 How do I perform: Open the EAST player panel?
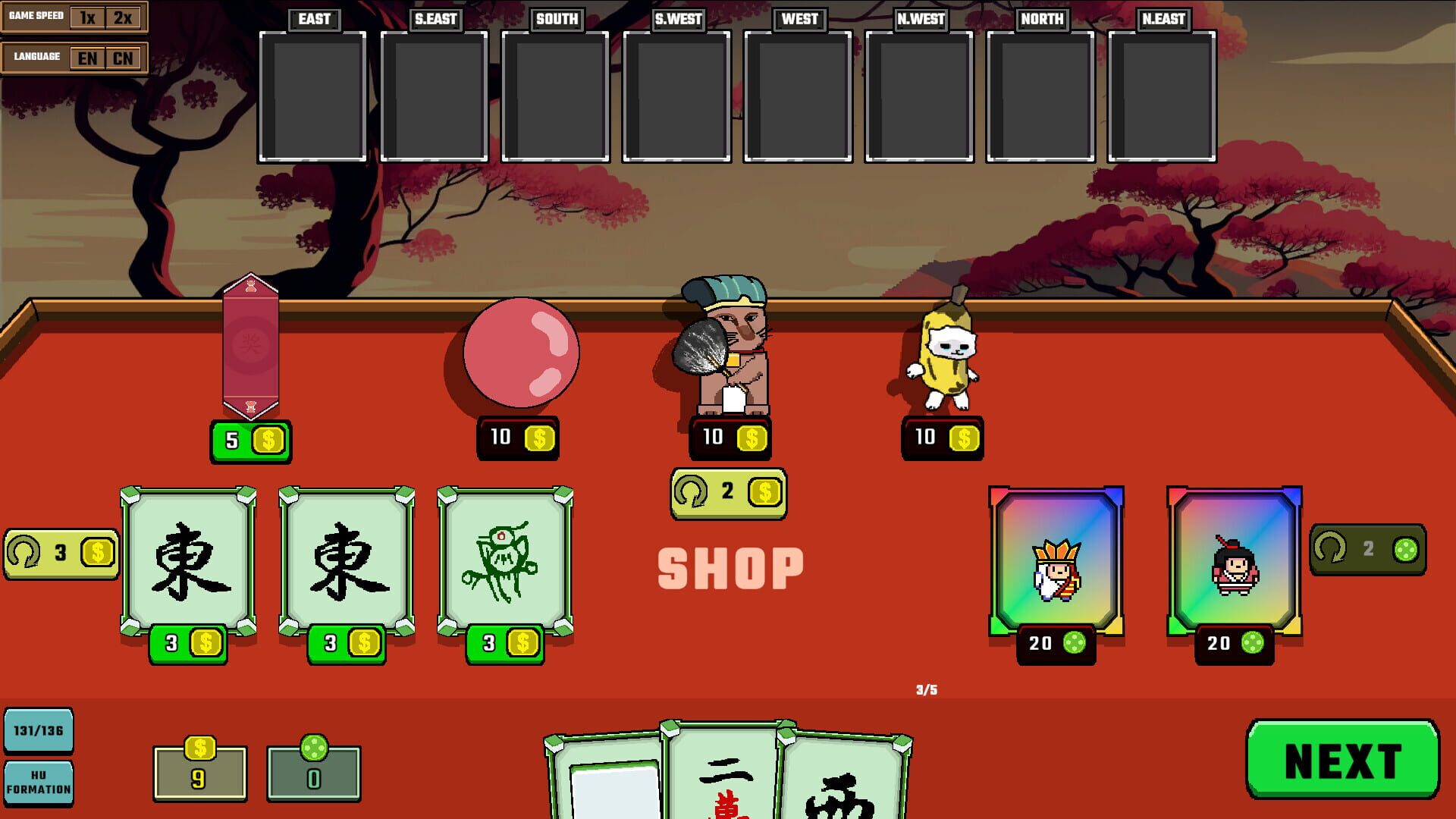click(312, 95)
